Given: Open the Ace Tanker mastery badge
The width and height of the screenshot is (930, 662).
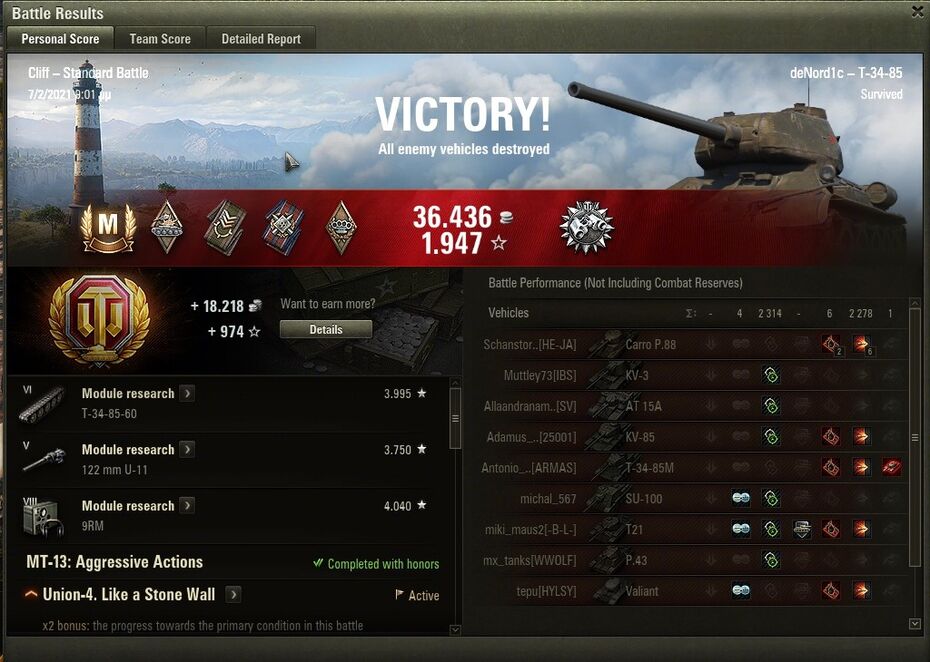Looking at the screenshot, I should pos(108,227).
